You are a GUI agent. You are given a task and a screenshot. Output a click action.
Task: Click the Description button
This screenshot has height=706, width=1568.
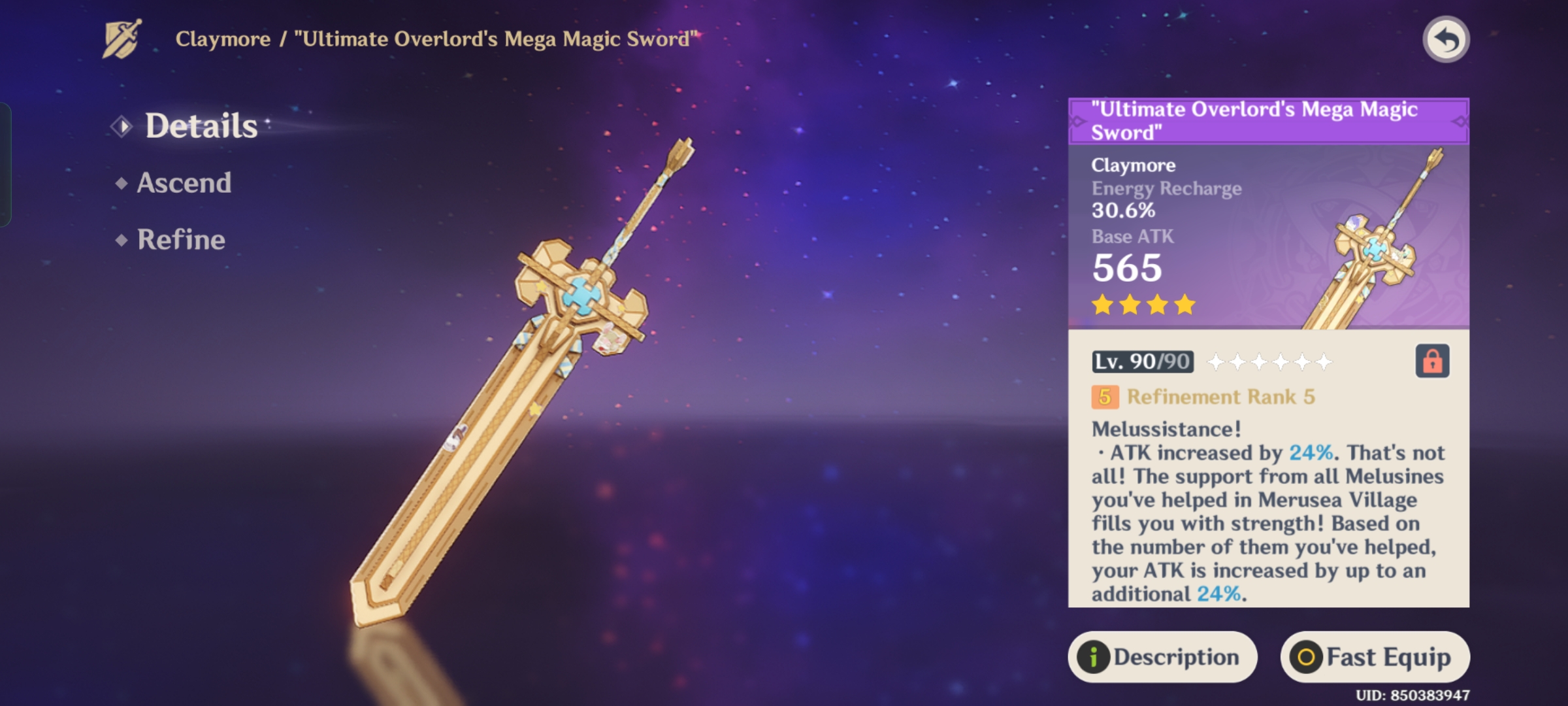tap(1166, 657)
